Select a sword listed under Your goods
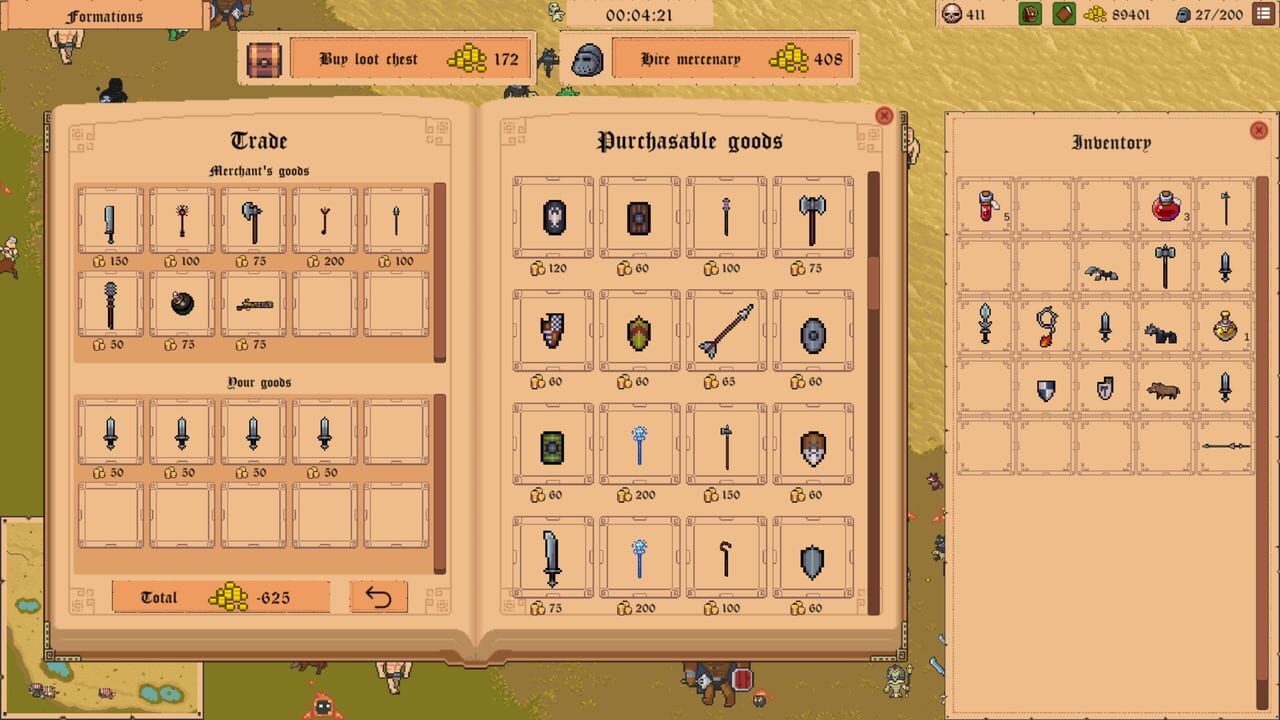This screenshot has height=720, width=1280. pos(110,430)
